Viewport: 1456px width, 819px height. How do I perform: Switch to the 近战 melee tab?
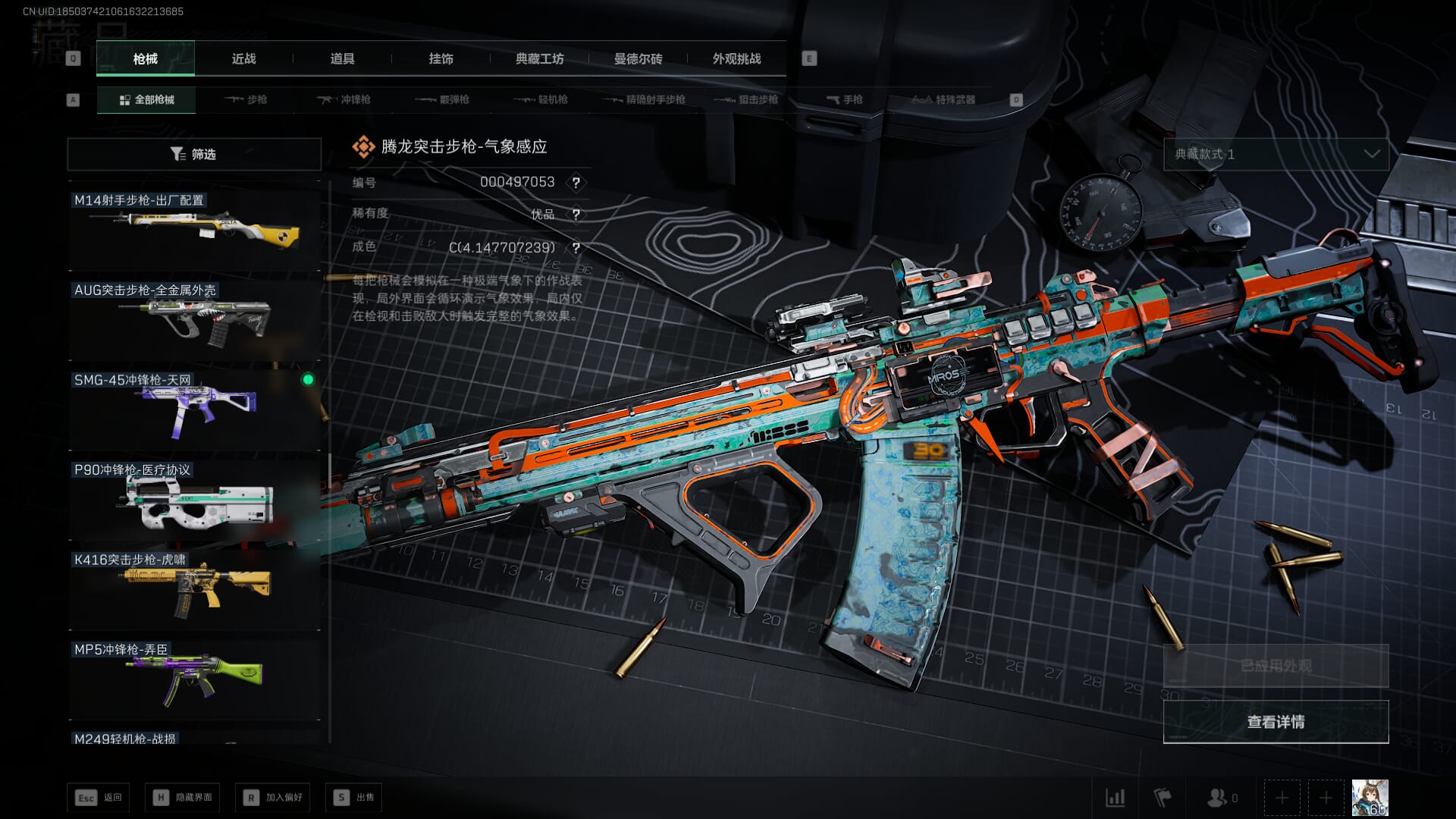tap(243, 59)
